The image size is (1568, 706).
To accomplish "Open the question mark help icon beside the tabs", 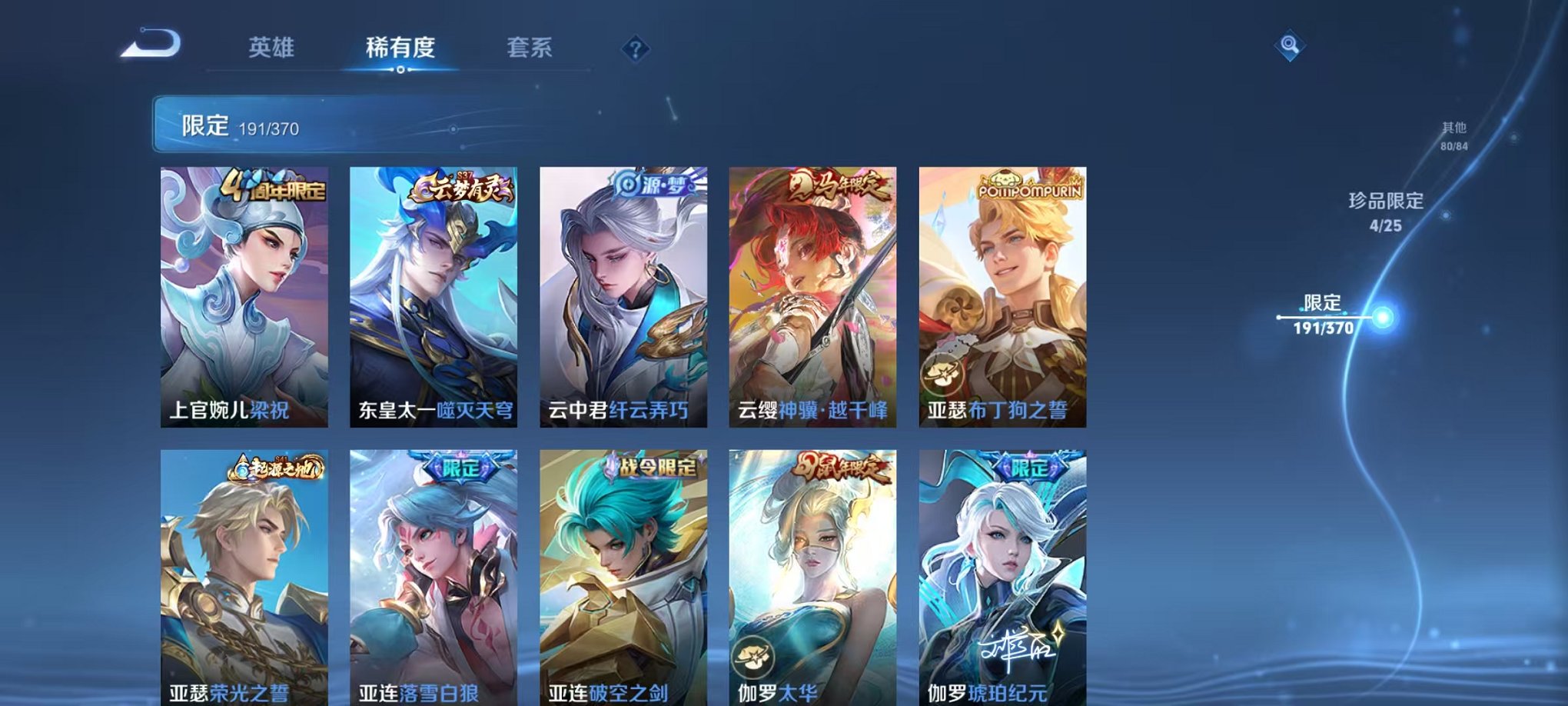I will [x=634, y=48].
